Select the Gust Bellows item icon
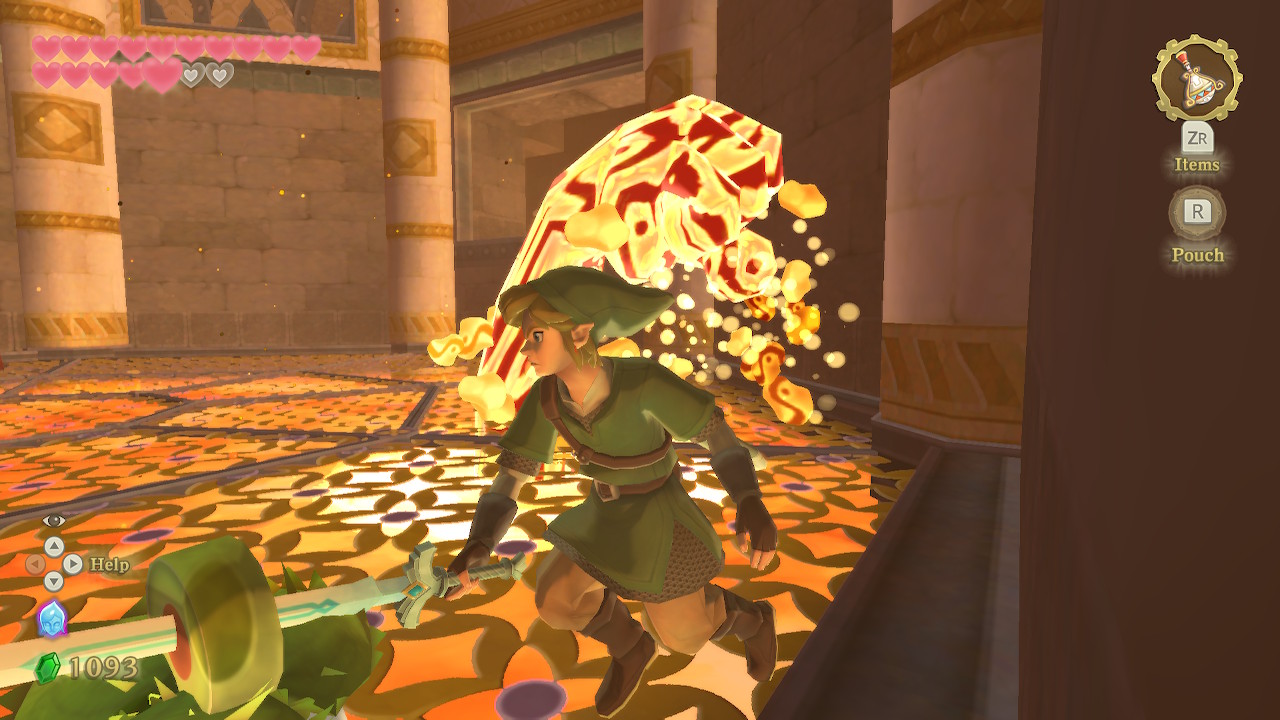The image size is (1280, 720). click(1197, 79)
